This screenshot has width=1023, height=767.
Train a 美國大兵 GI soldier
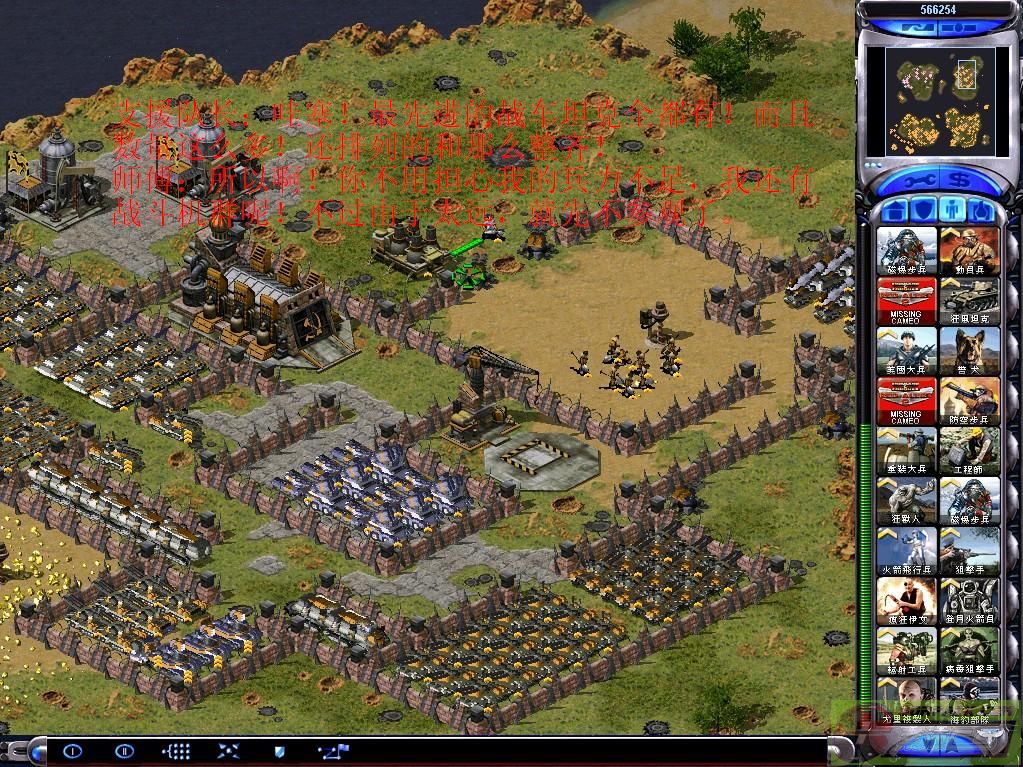point(907,351)
